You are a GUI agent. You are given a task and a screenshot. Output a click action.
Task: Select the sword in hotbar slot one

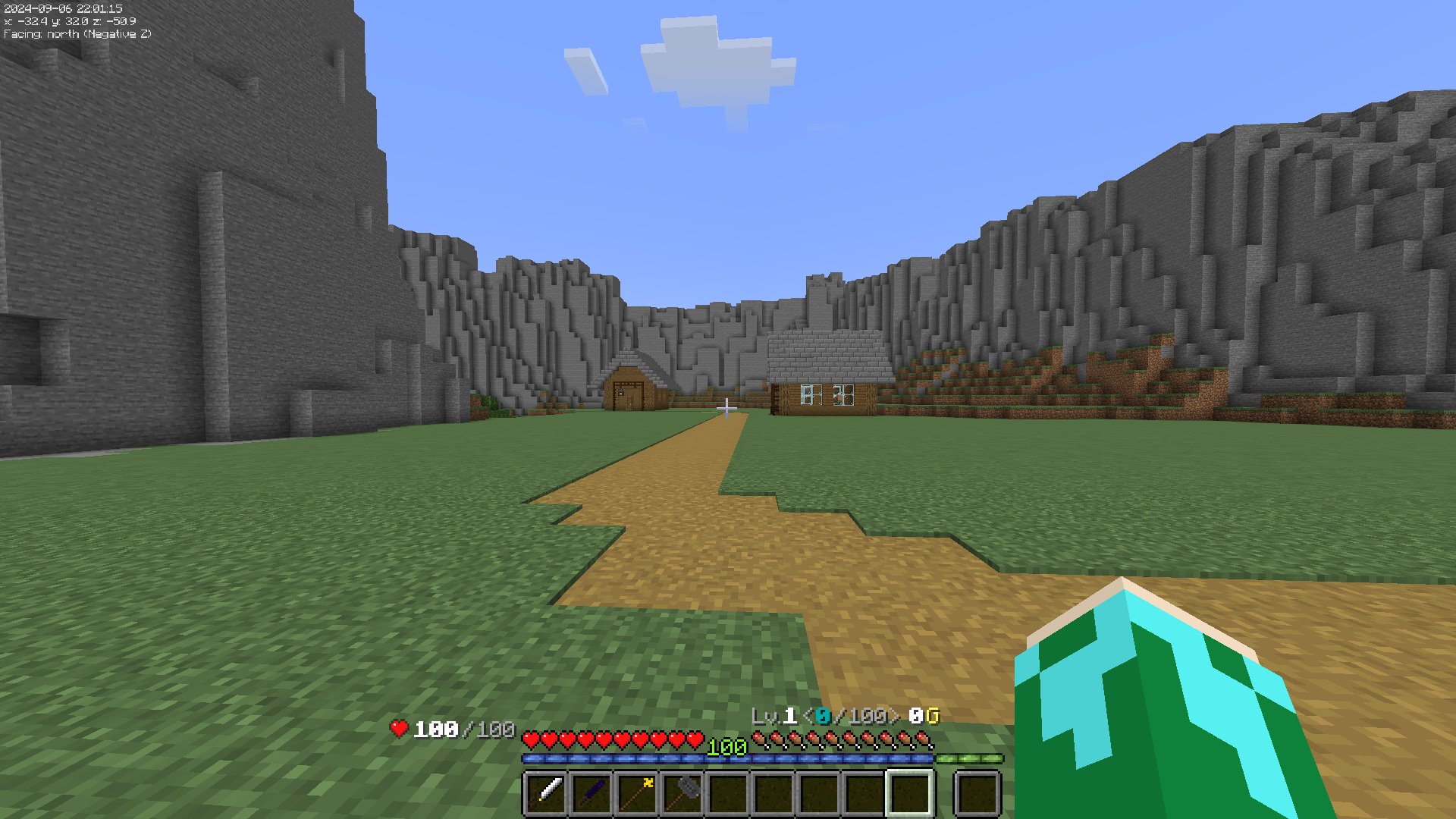pyautogui.click(x=546, y=792)
